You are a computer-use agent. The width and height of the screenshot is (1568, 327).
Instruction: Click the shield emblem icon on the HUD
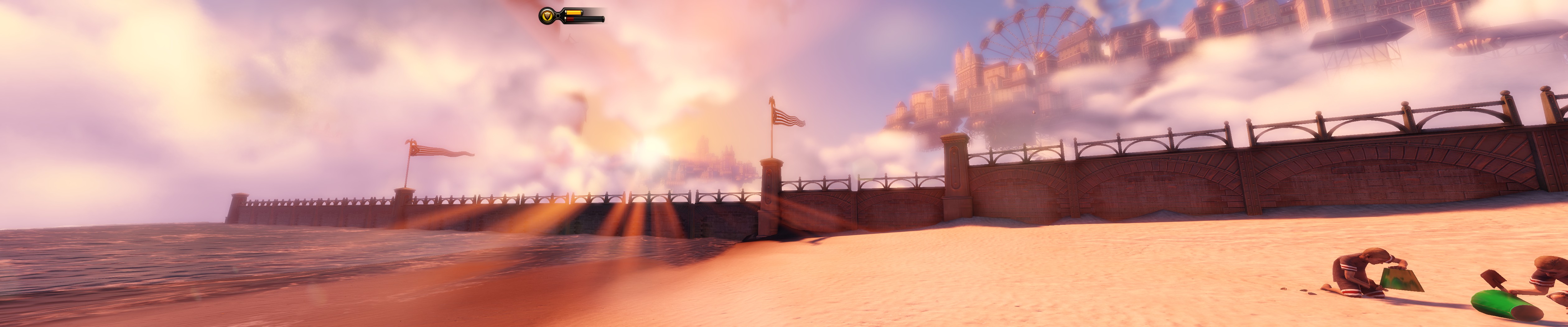coord(548,16)
